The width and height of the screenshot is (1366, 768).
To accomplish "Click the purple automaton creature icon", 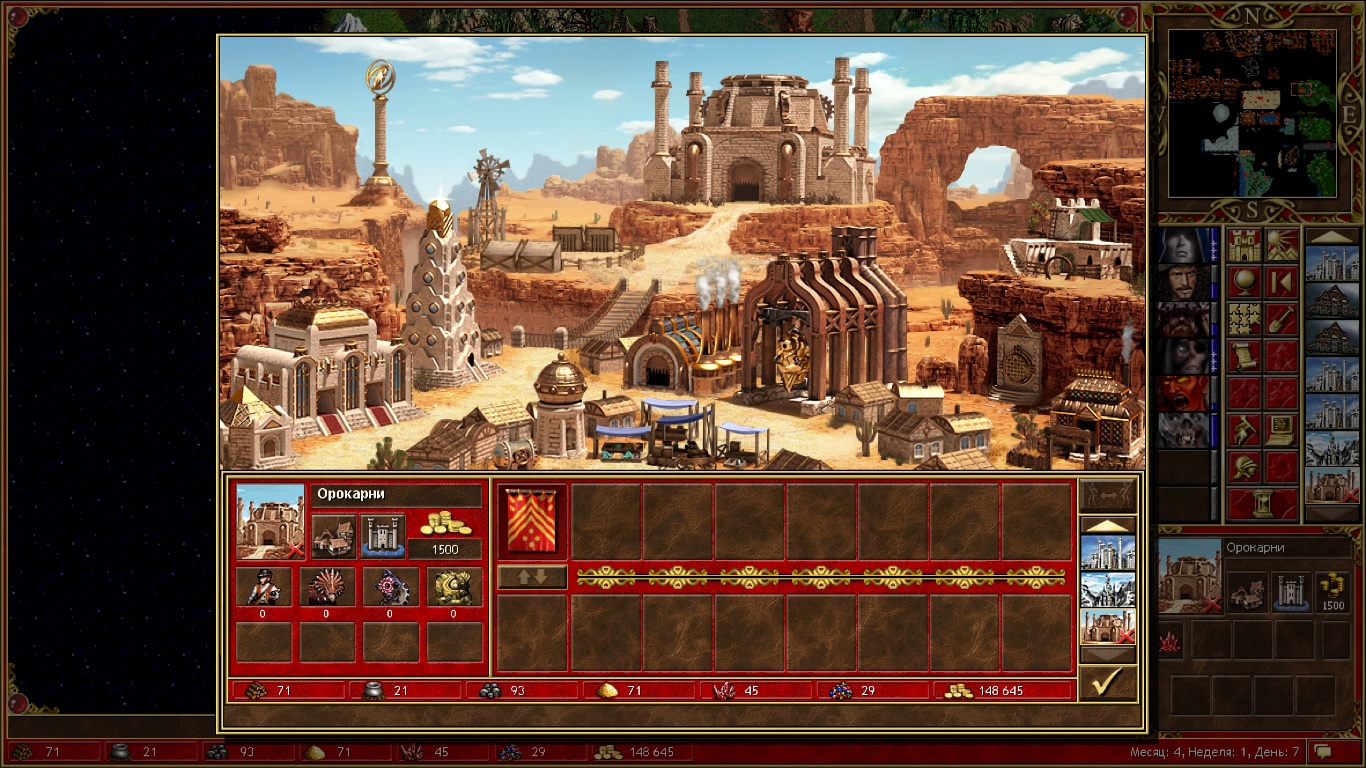I will click(x=390, y=587).
